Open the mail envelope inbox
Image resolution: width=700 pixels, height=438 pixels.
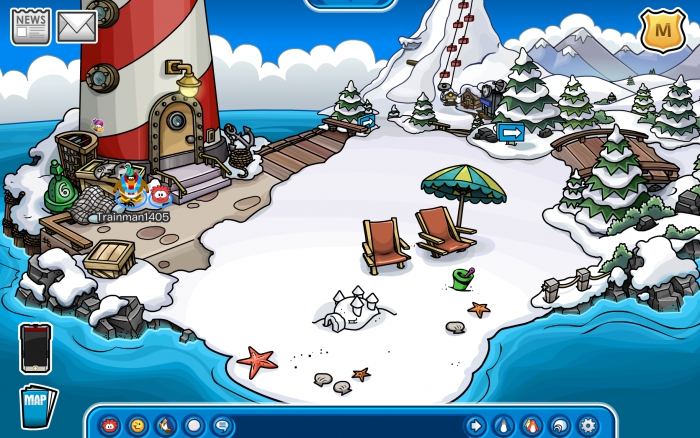click(76, 27)
